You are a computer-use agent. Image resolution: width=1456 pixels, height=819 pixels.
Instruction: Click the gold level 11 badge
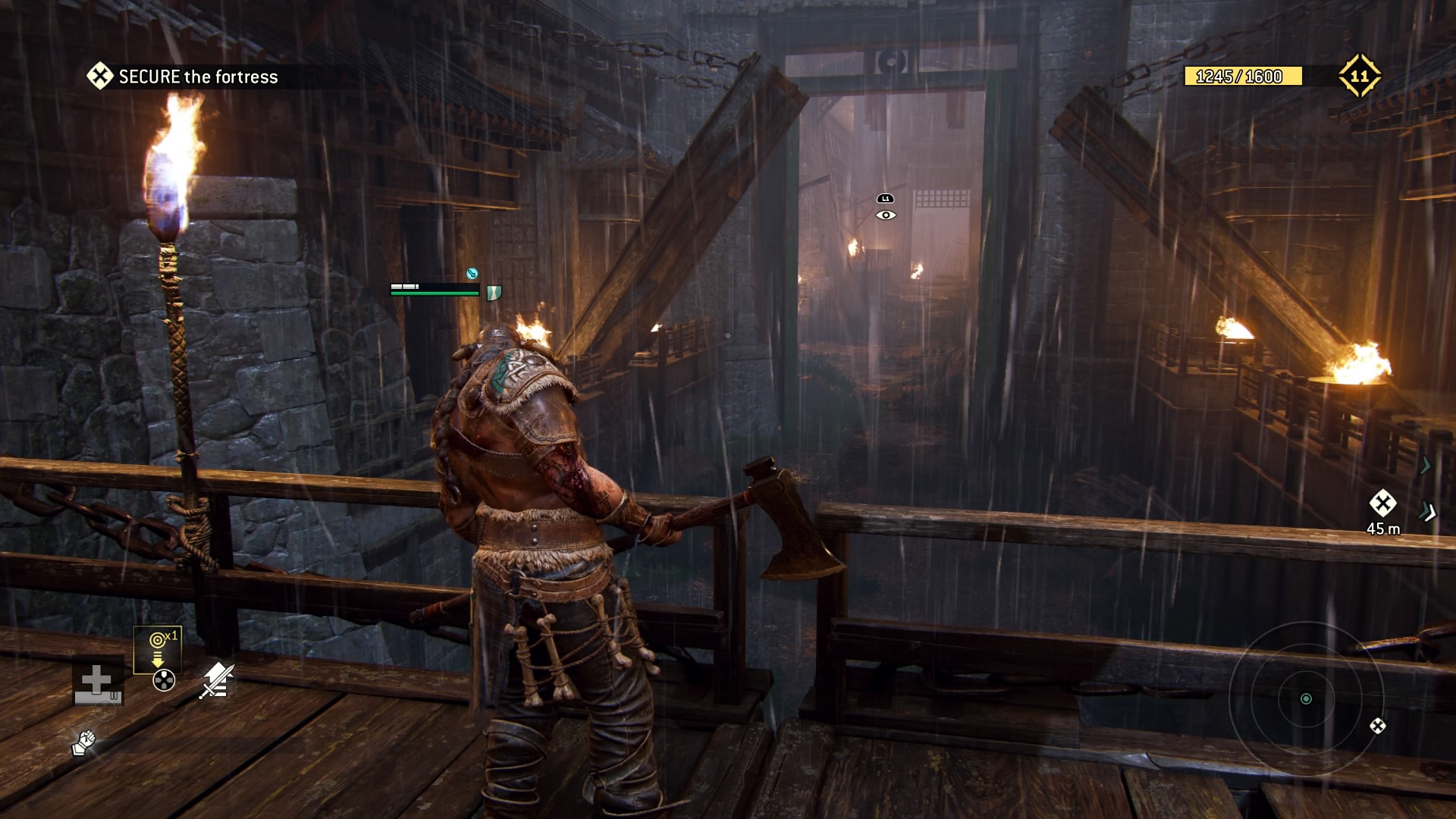click(1359, 76)
